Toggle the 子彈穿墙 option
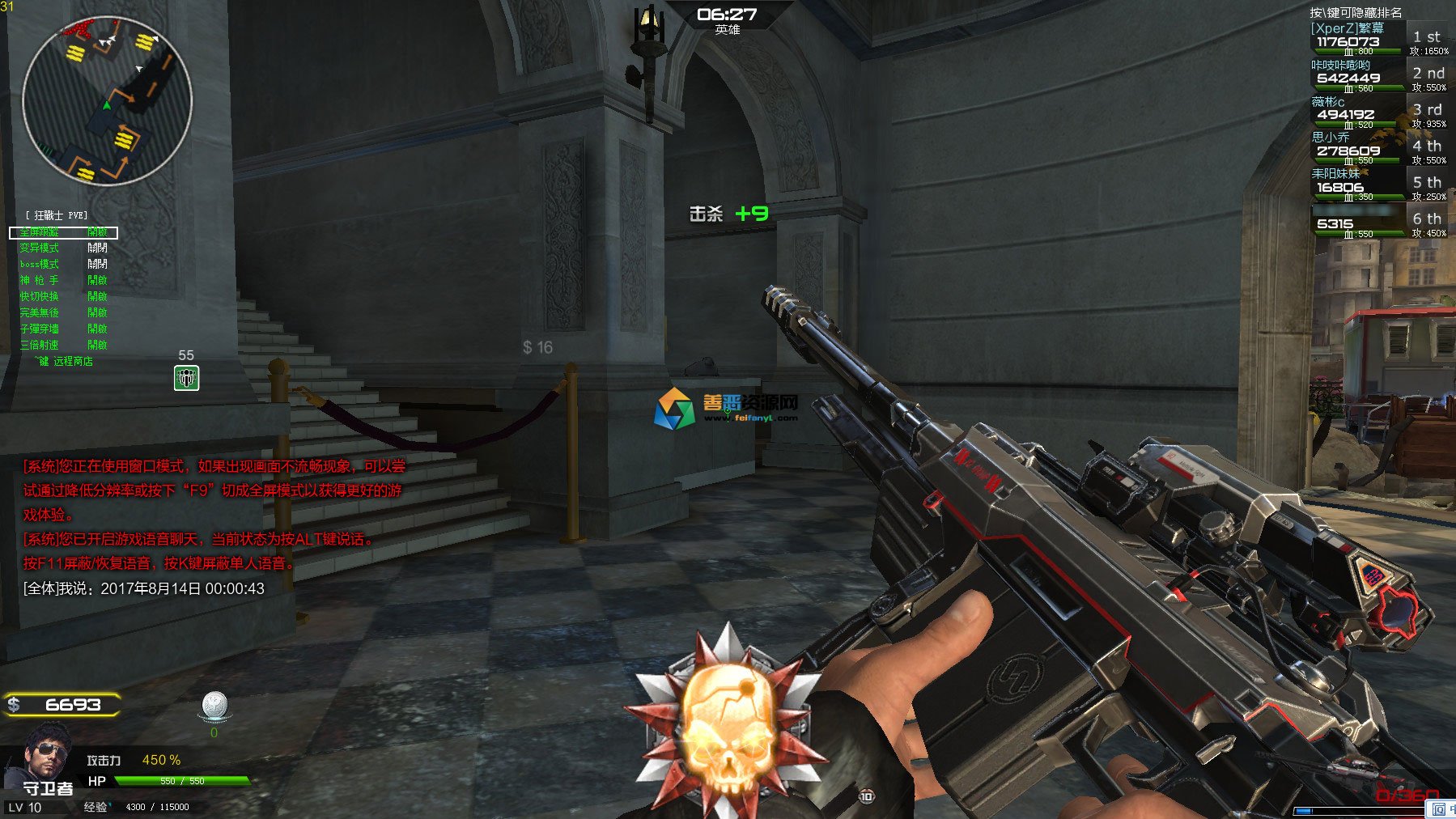 pyautogui.click(x=63, y=329)
